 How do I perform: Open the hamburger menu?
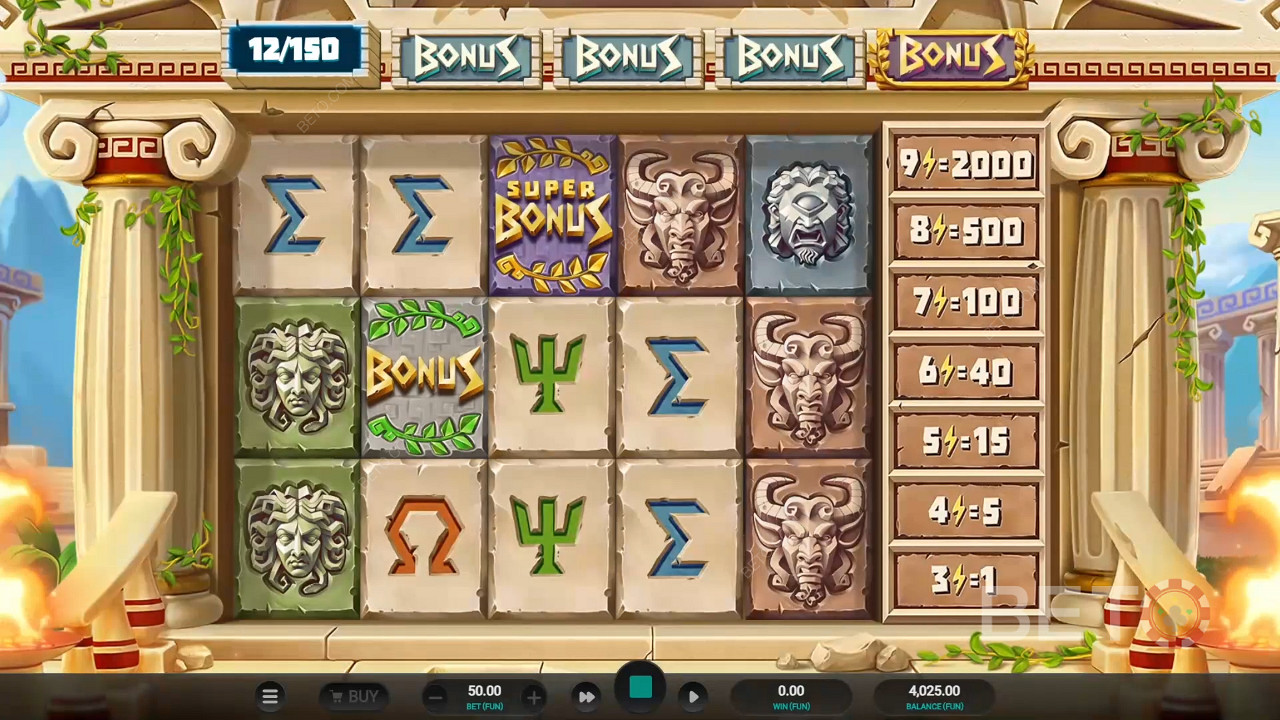tap(269, 697)
